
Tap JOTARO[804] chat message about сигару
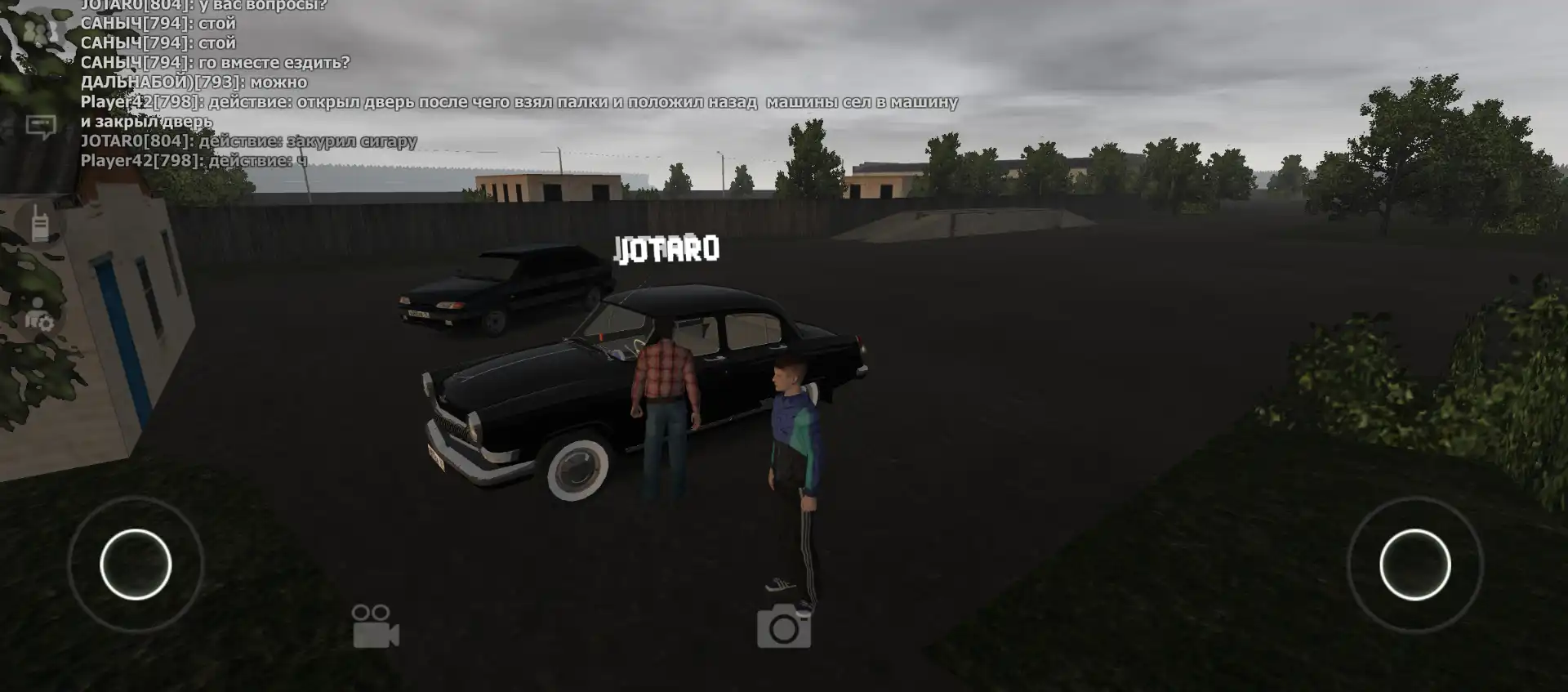pyautogui.click(x=249, y=141)
